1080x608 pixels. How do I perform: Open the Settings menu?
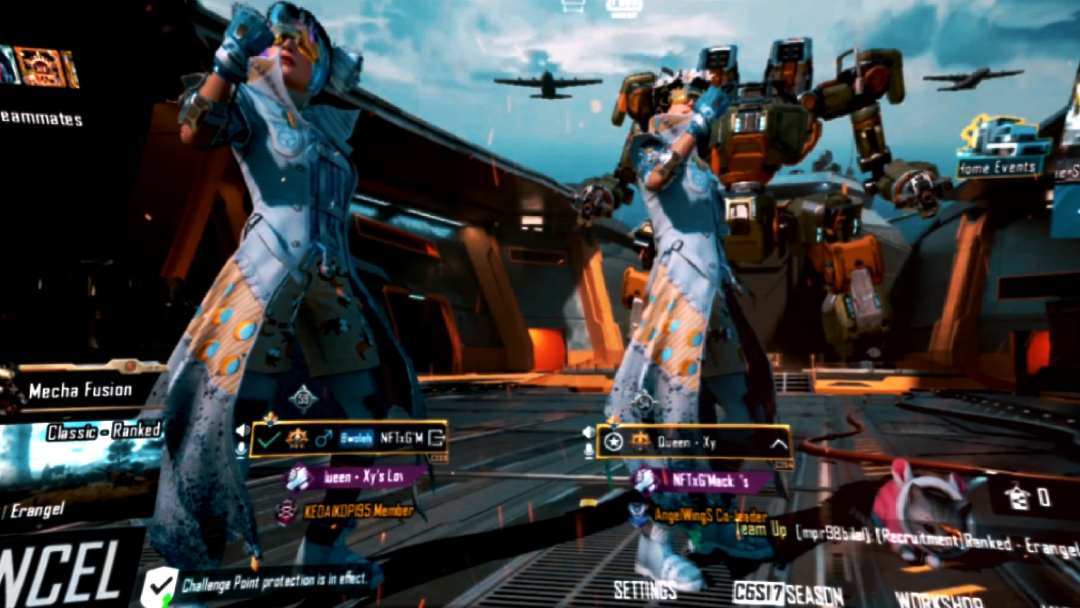click(645, 590)
